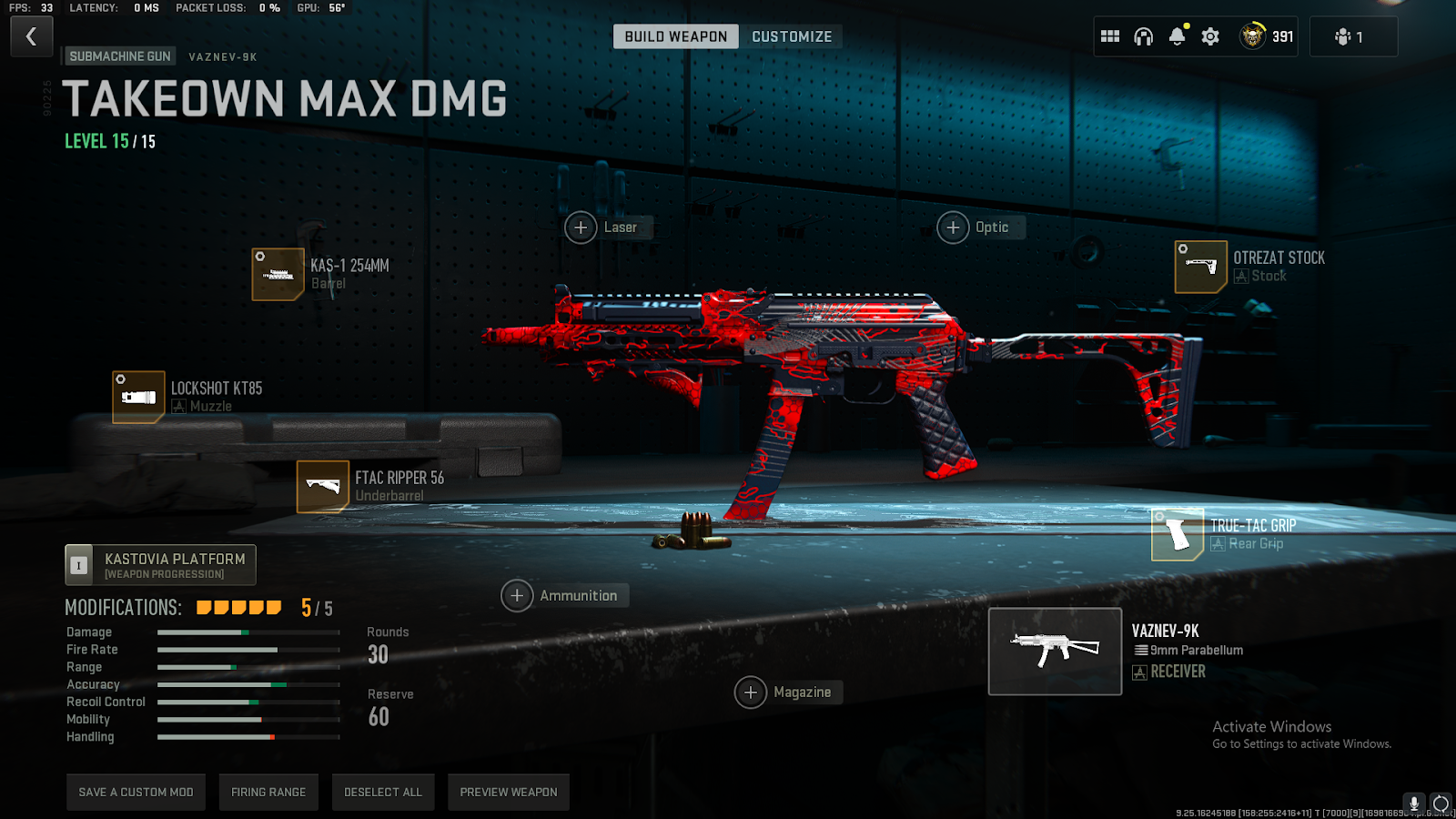This screenshot has height=819, width=1456.
Task: Open Kastovia Platform weapon progression
Action: (161, 565)
